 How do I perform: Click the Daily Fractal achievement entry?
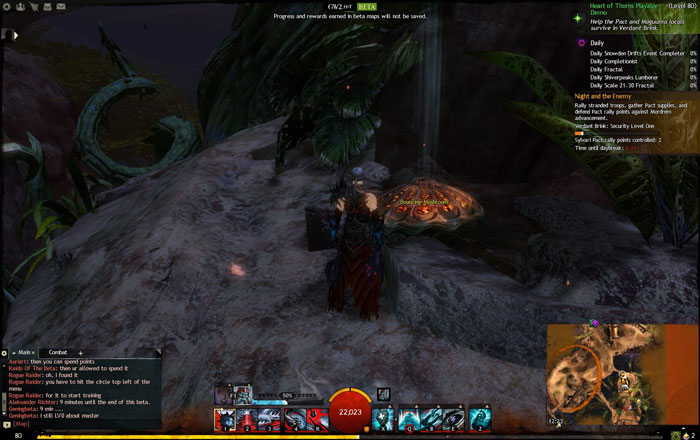click(606, 69)
